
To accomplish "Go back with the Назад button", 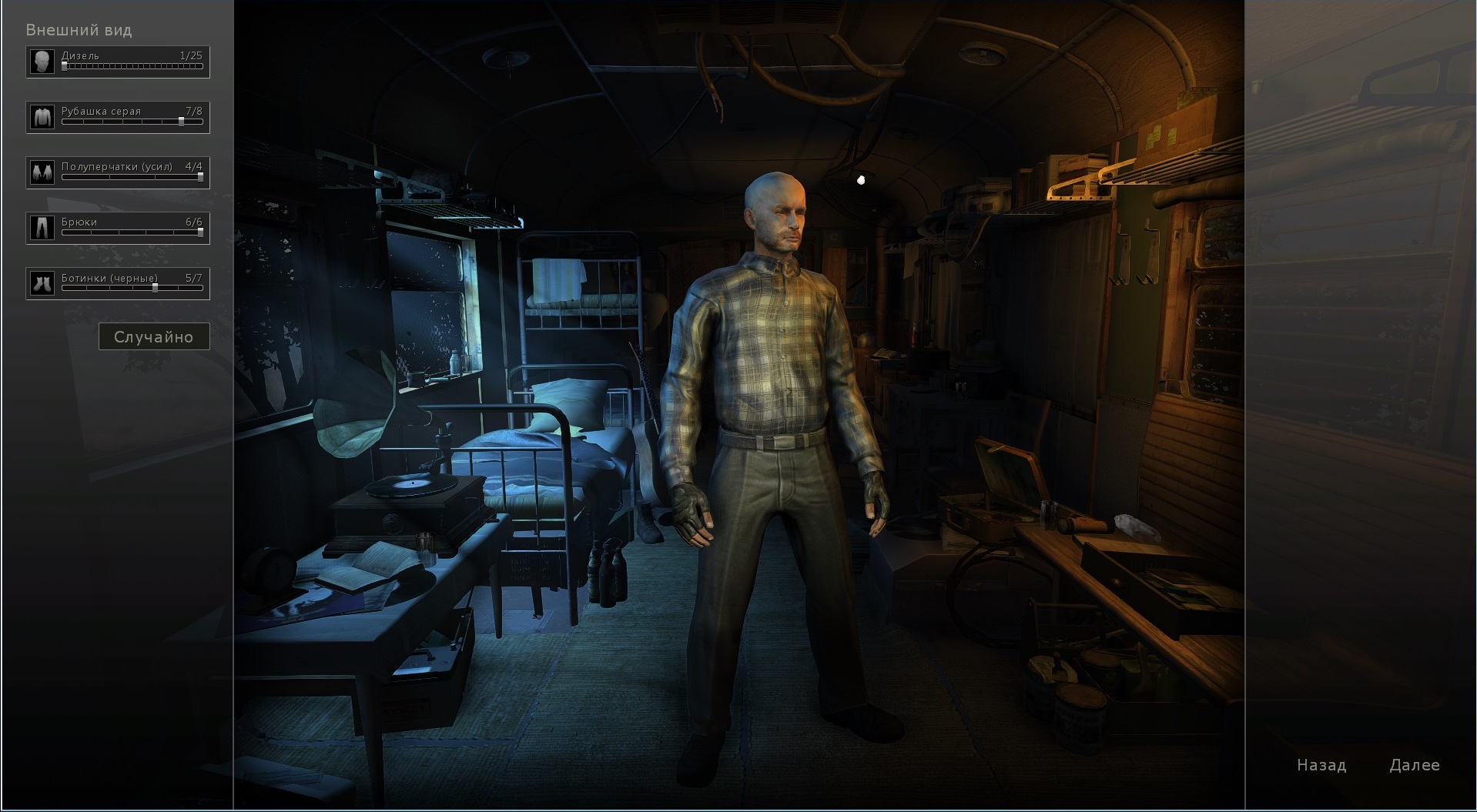I will (x=1321, y=765).
